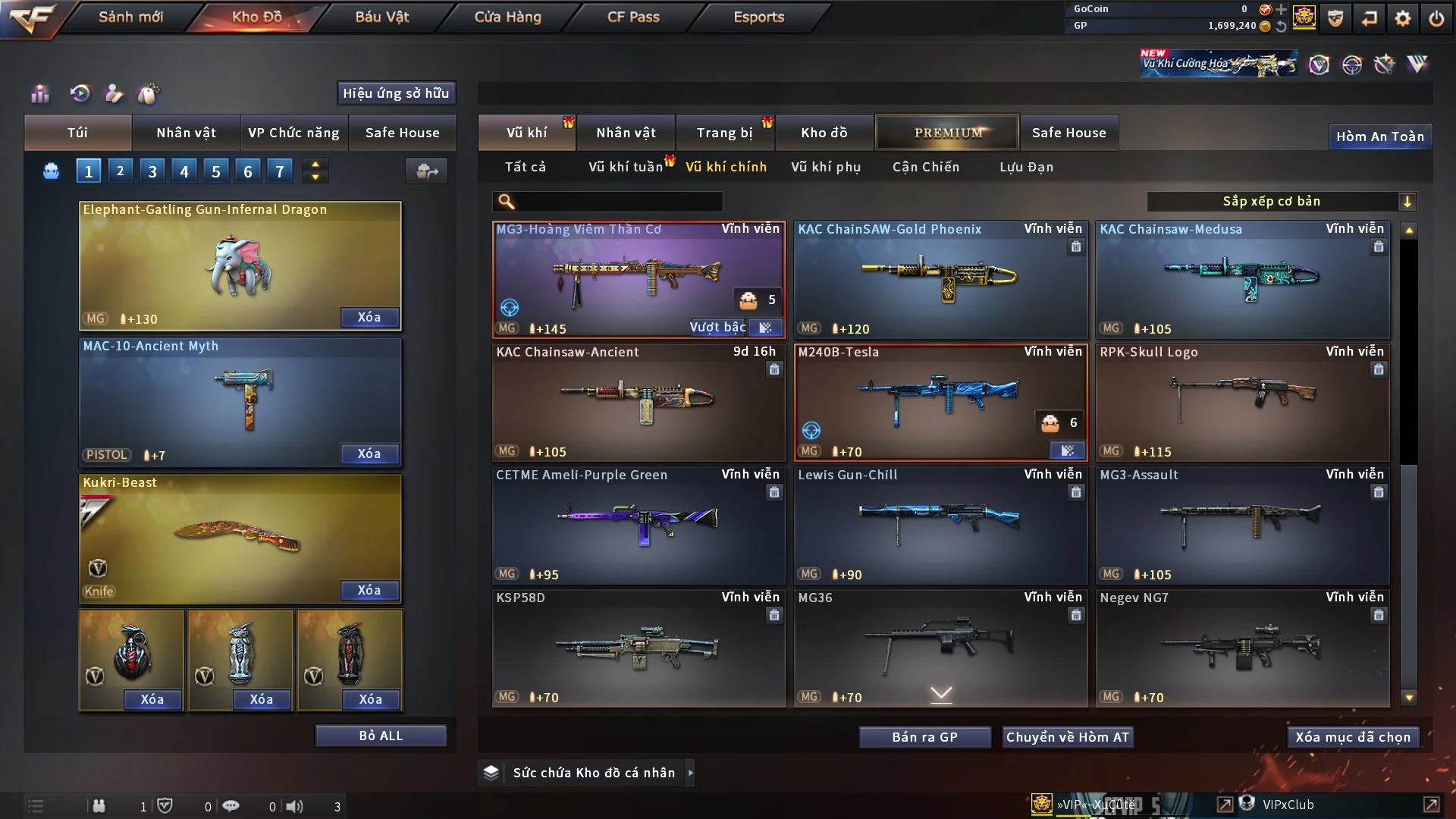Remove the MAC-10-Ancient Myth with Xóa

pyautogui.click(x=369, y=453)
